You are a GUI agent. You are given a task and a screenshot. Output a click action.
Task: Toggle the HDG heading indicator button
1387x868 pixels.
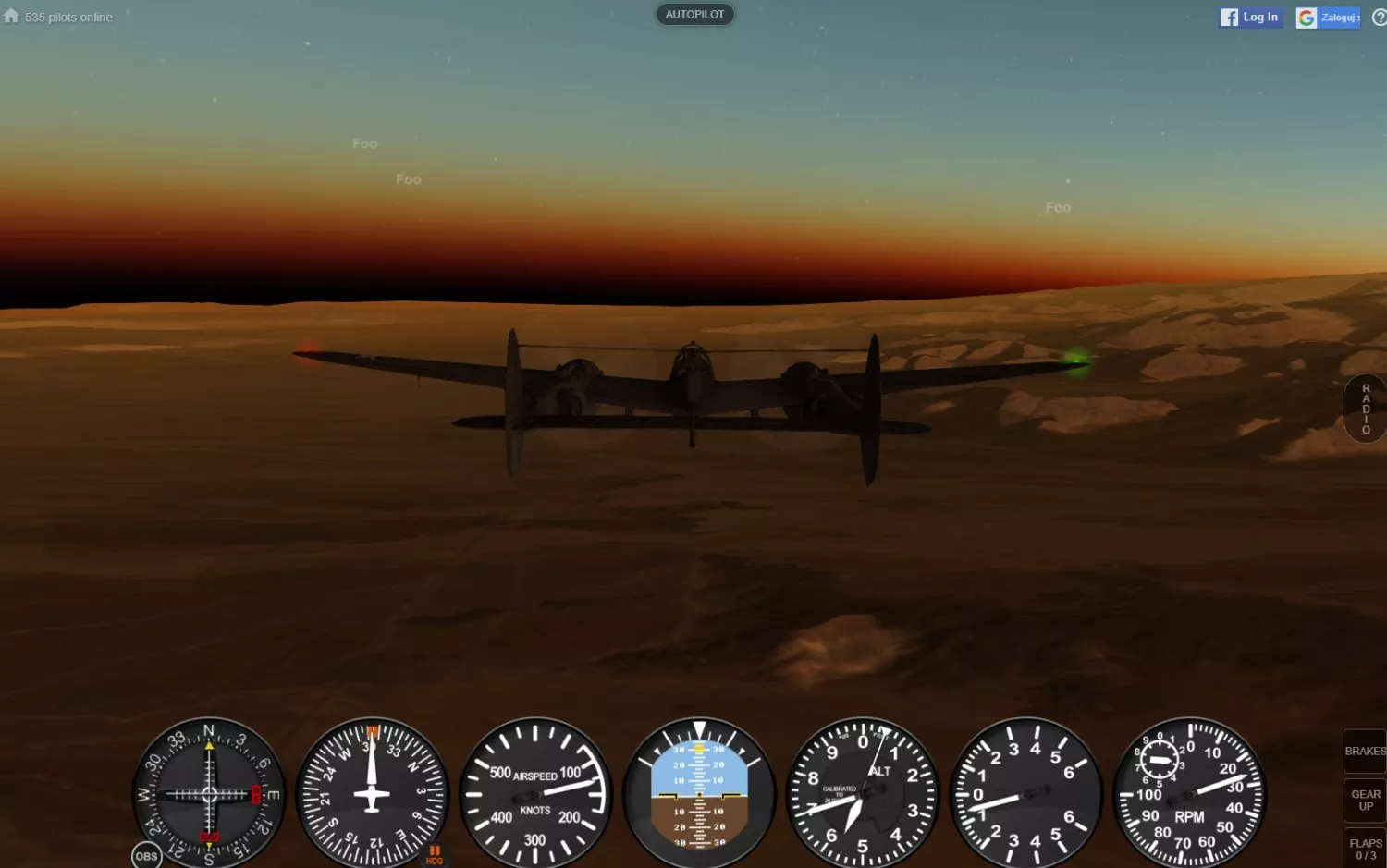[434, 855]
